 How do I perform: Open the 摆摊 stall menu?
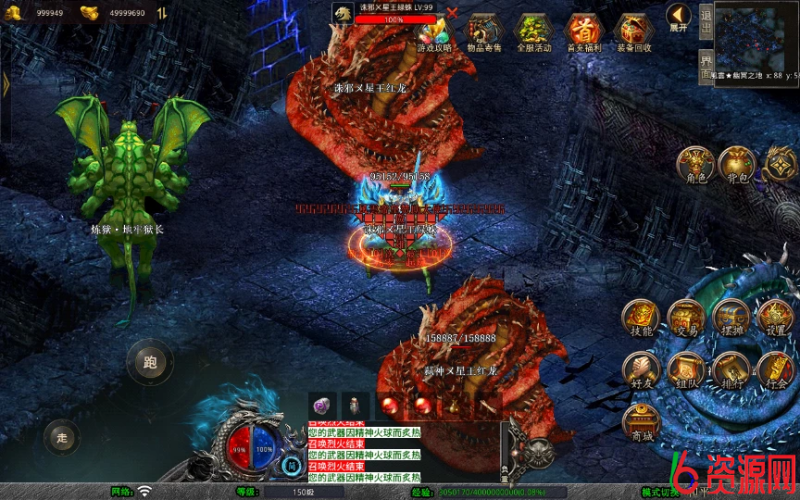coord(732,316)
